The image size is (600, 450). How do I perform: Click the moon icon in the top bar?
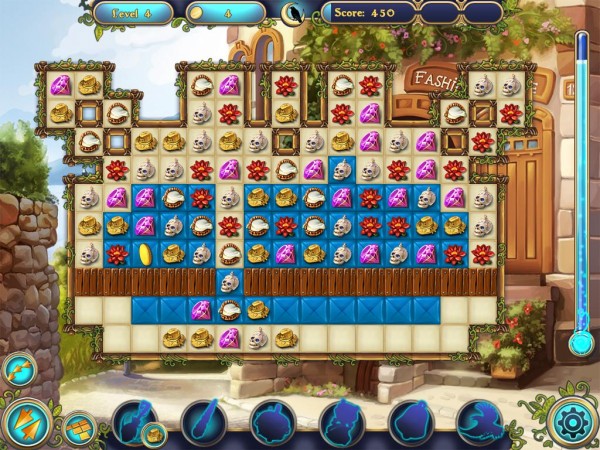(293, 12)
